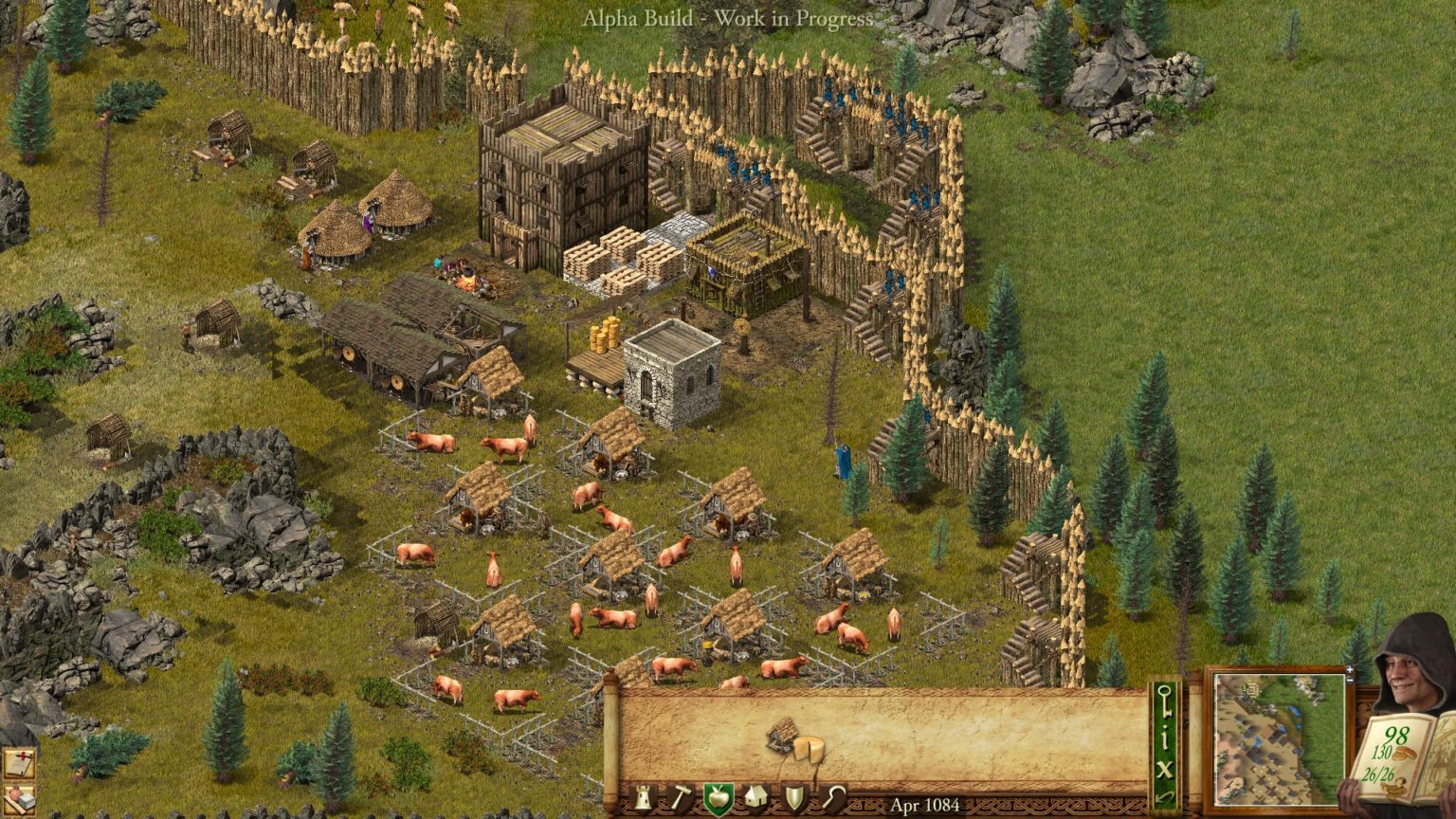Viewport: 1456px width, 819px height.
Task: Select the delete building X tool
Action: (x=1164, y=768)
